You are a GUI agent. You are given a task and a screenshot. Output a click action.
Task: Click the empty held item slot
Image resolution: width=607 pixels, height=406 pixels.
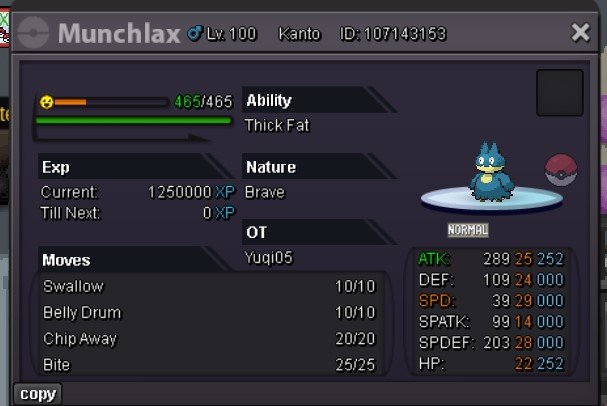pos(559,93)
